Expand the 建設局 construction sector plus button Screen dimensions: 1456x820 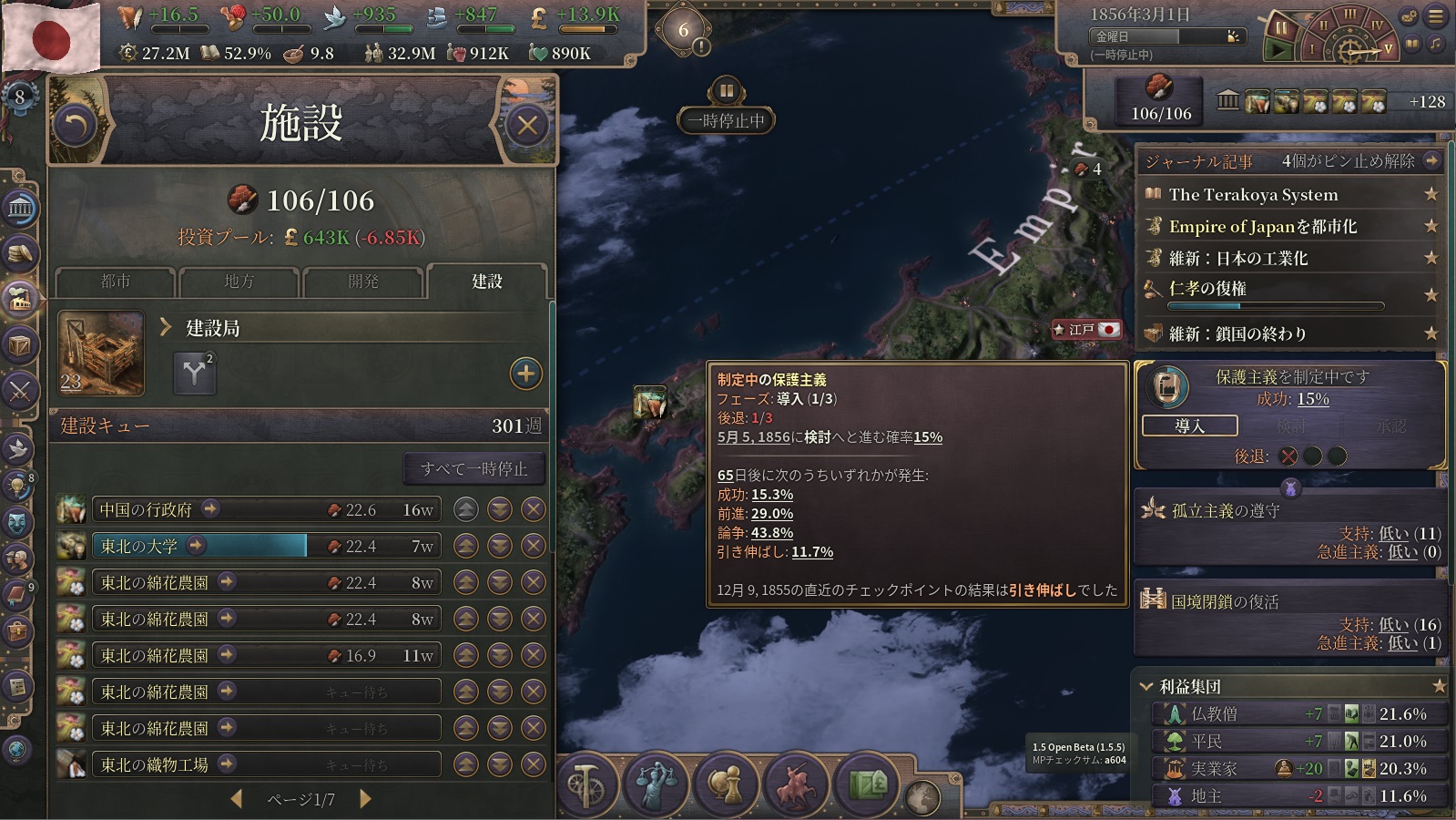pos(525,374)
